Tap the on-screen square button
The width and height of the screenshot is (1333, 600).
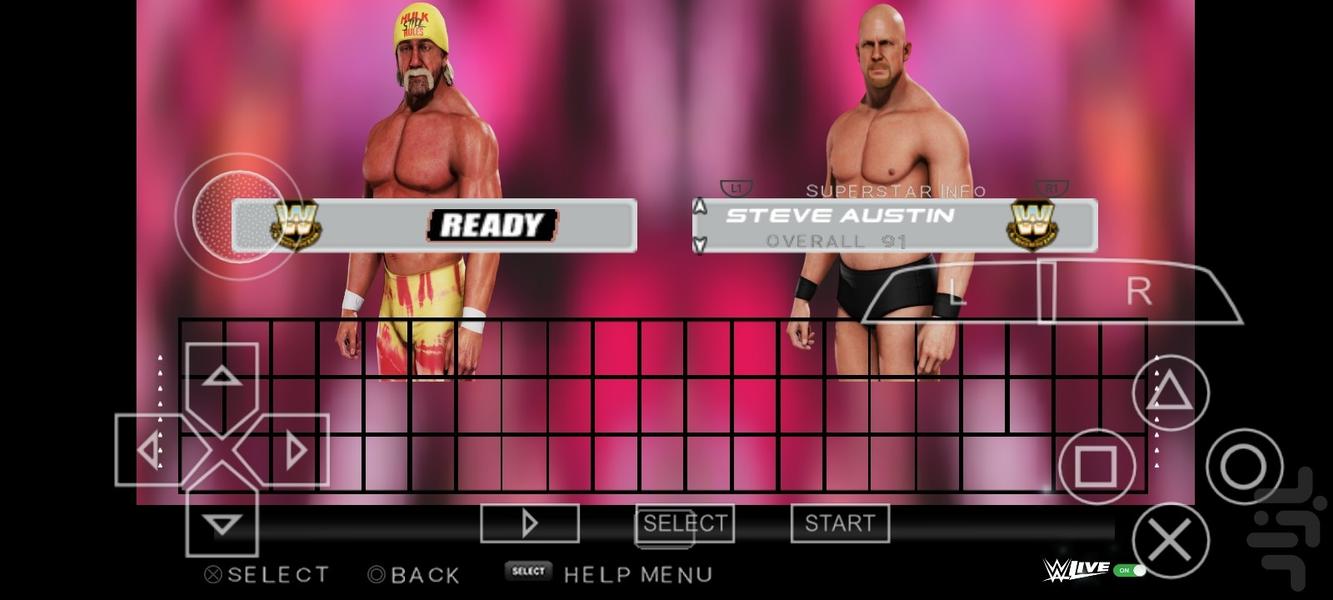tap(1096, 466)
